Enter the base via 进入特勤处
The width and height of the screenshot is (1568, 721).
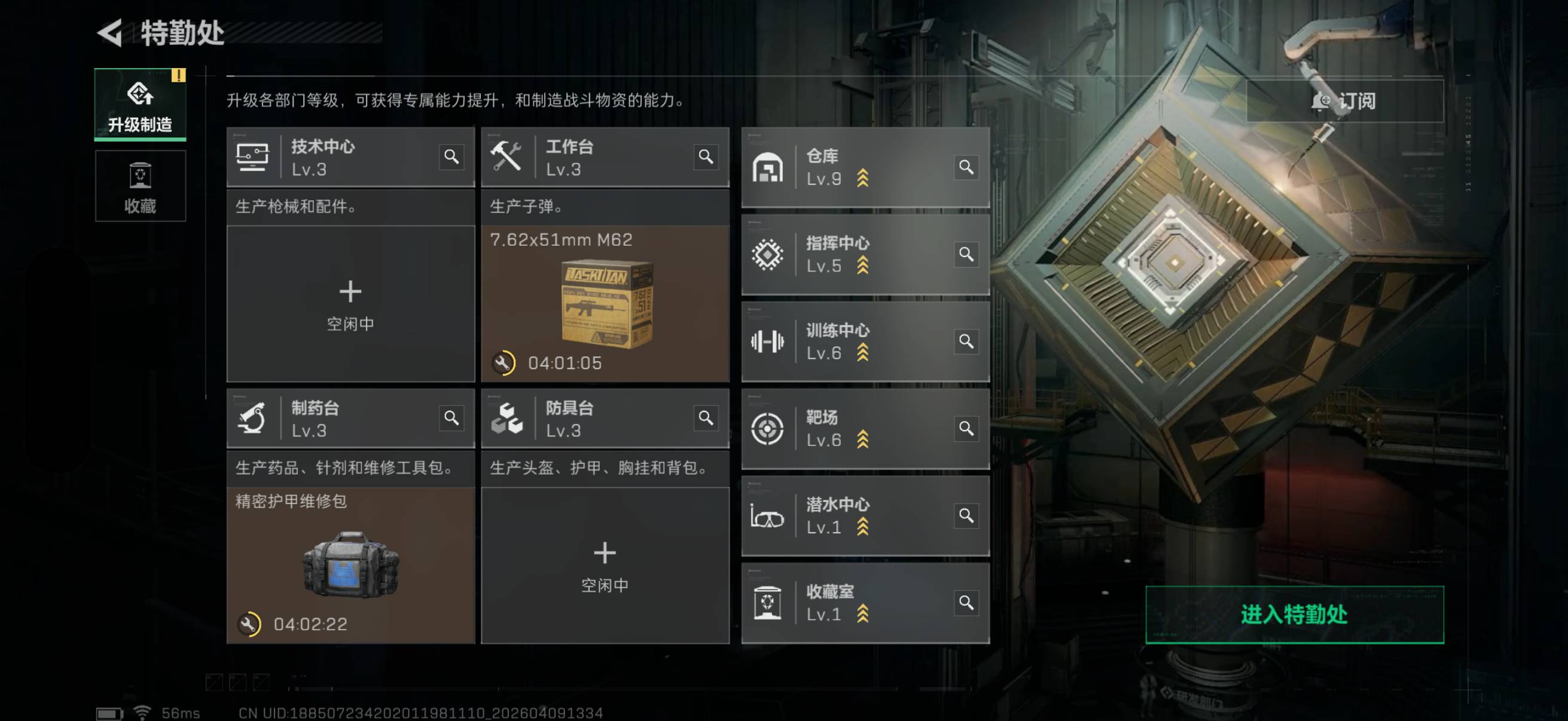(x=1294, y=614)
